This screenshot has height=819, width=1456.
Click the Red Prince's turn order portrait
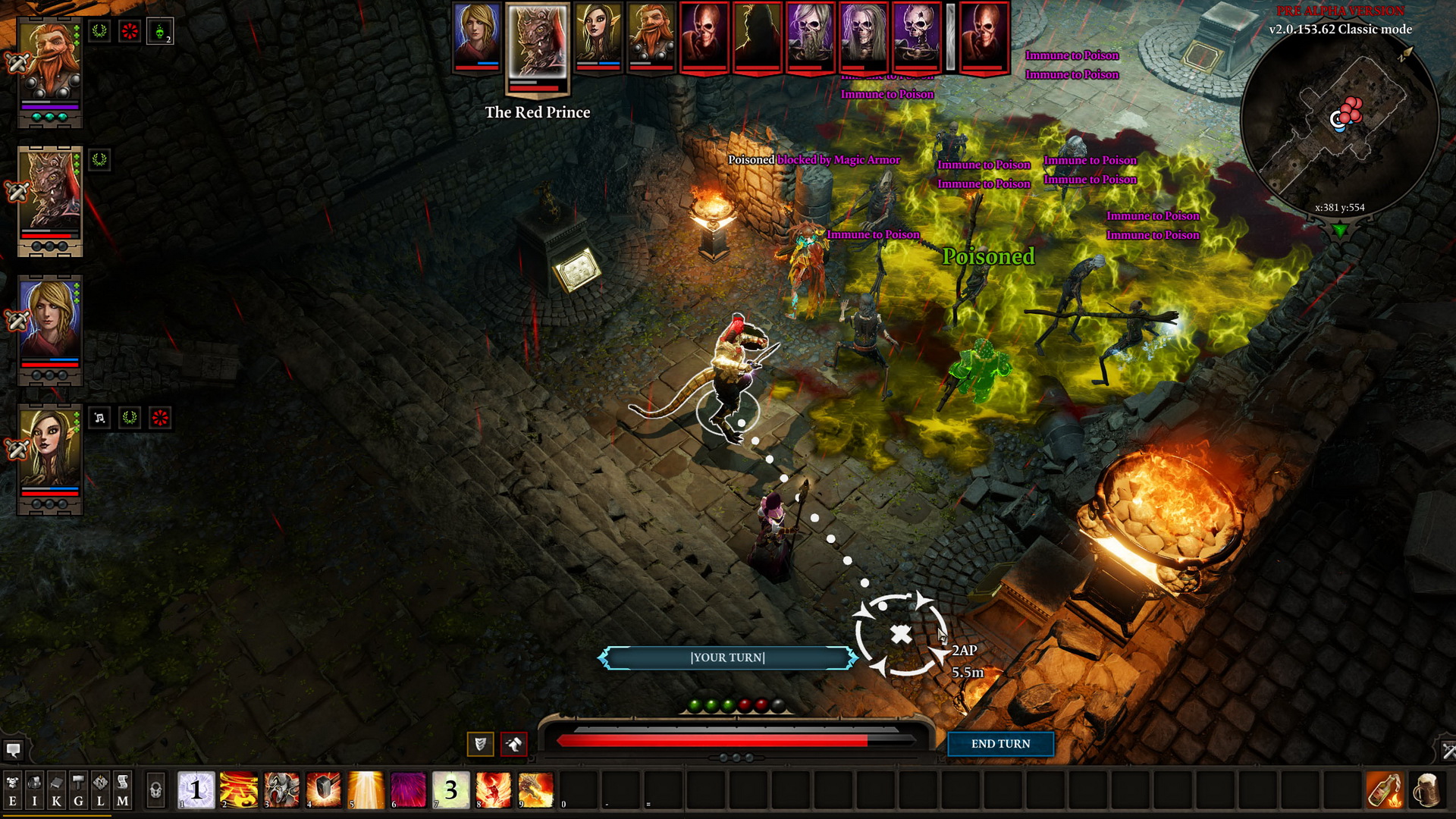tap(538, 42)
